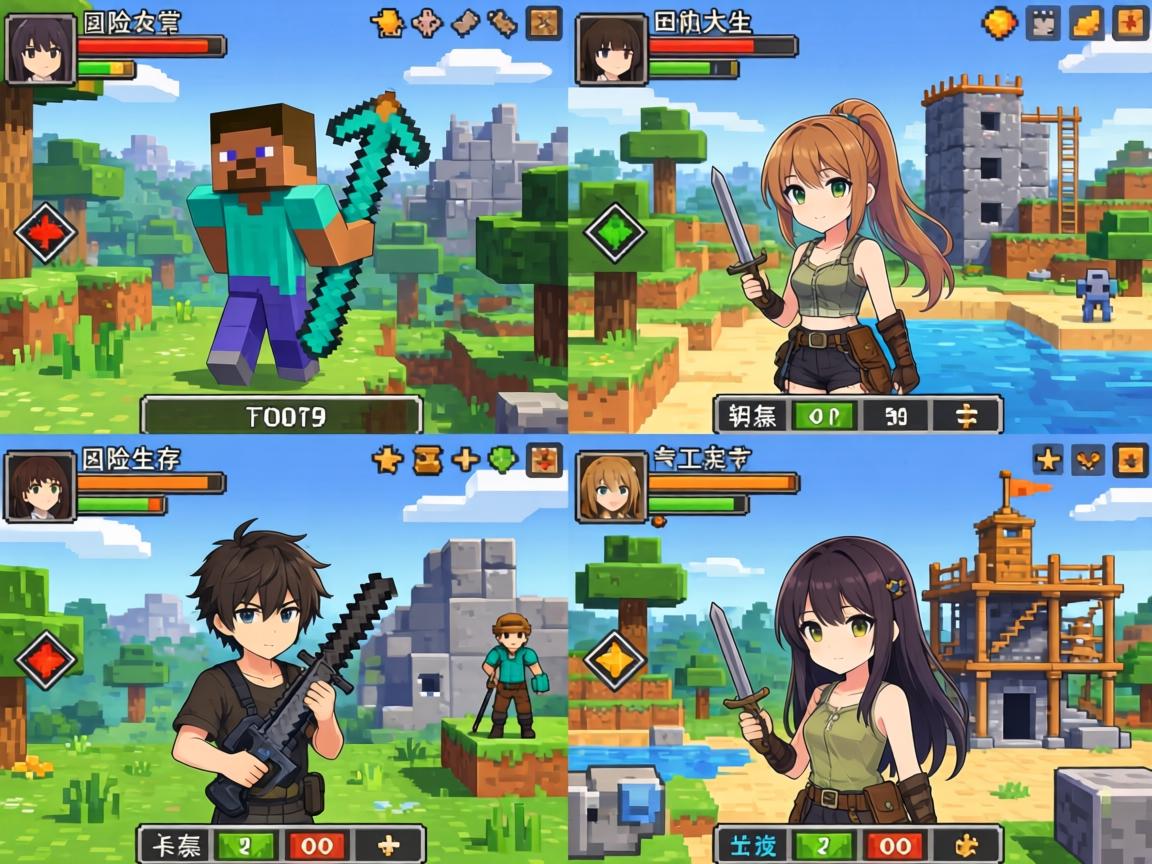Select the pink cross-shaped icon in Steve's panel

(x=426, y=21)
